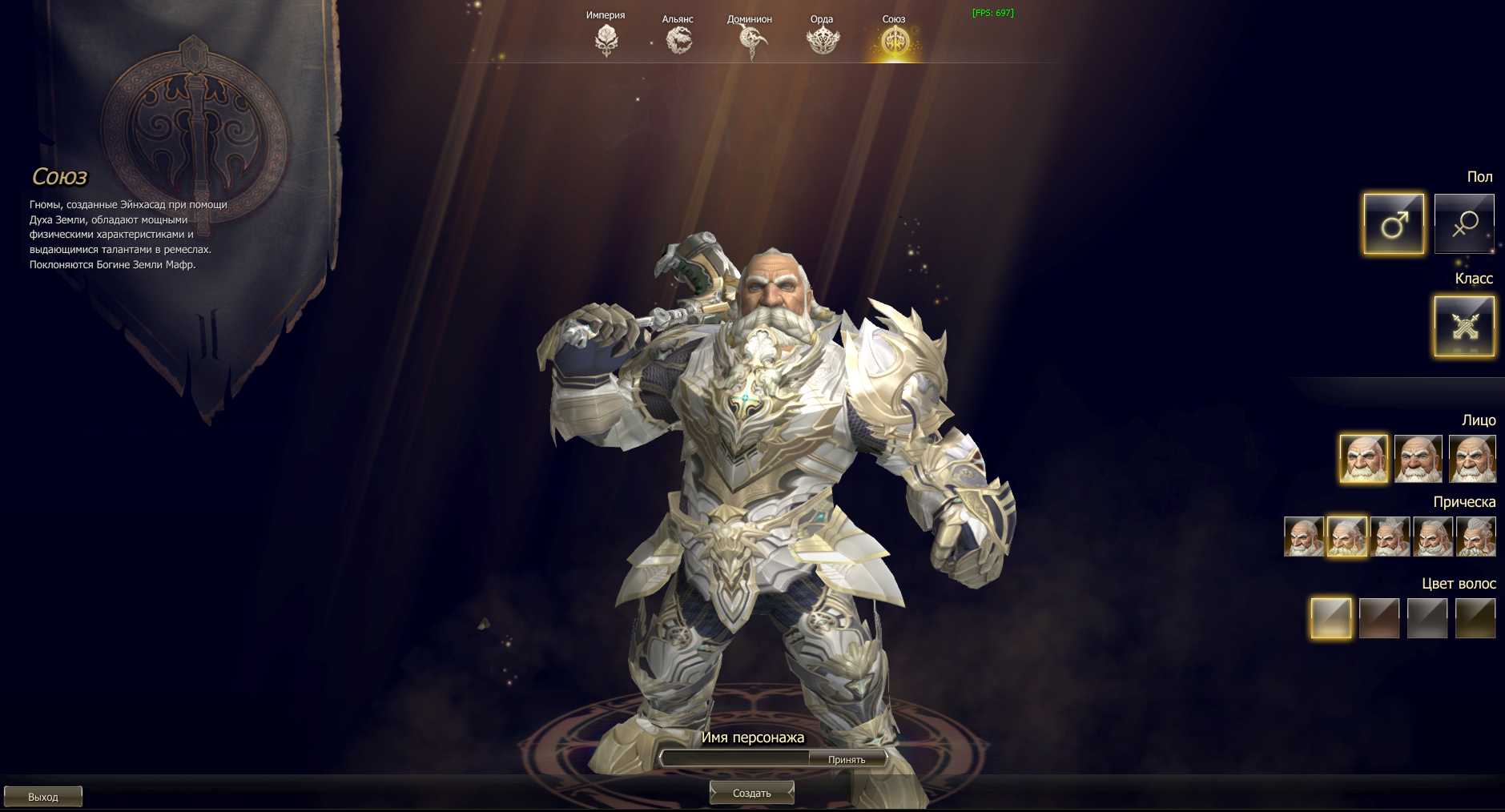This screenshot has width=1505, height=812.
Task: Choose the Доминион faction emblem
Action: pyautogui.click(x=750, y=40)
